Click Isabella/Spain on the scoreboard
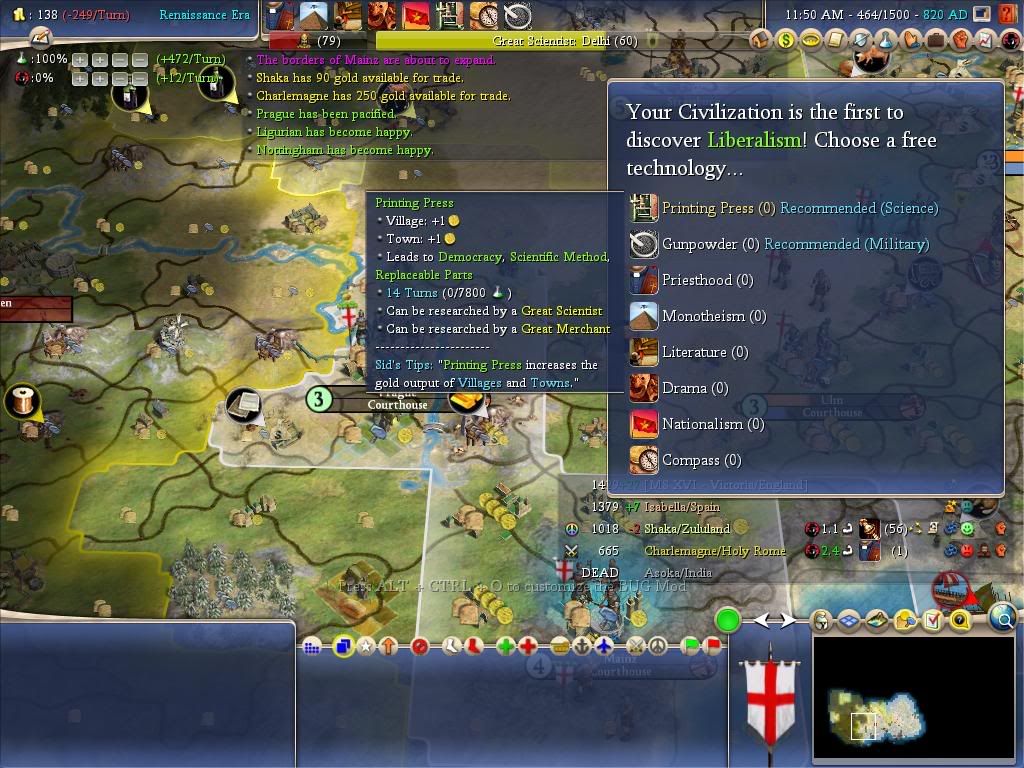 685,507
